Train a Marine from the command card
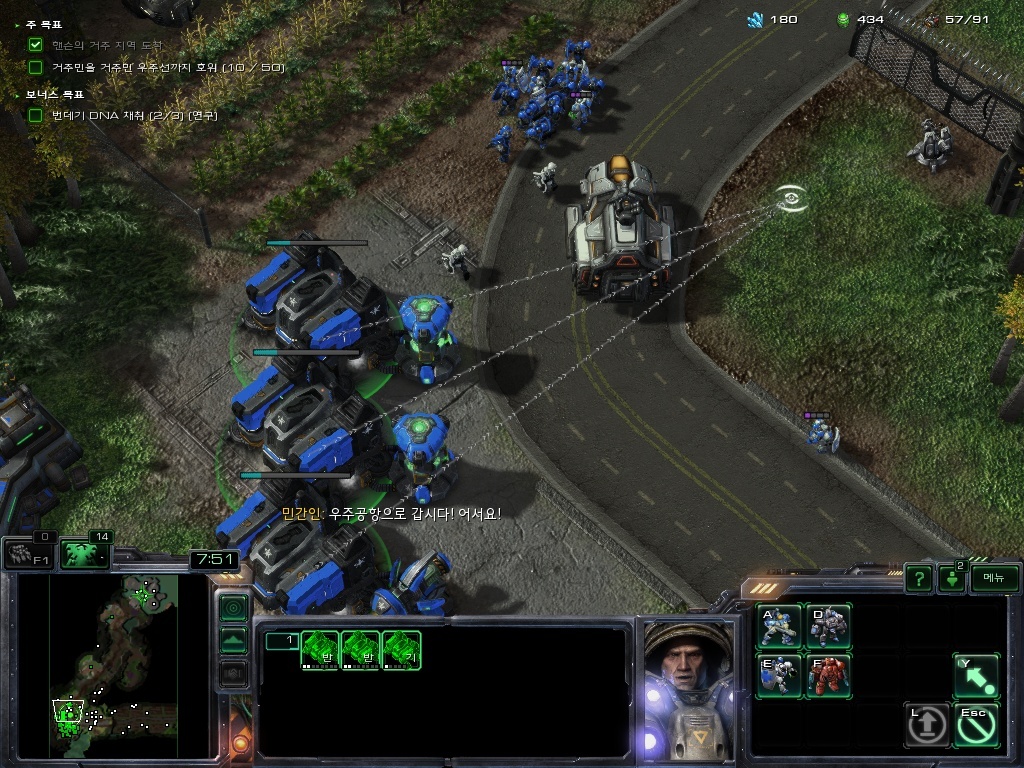The height and width of the screenshot is (768, 1024). pyautogui.click(x=779, y=626)
